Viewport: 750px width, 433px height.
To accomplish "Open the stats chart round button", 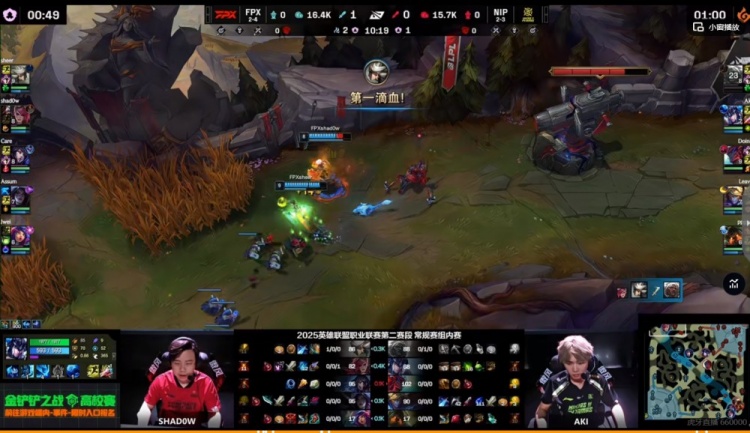I will [x=734, y=283].
